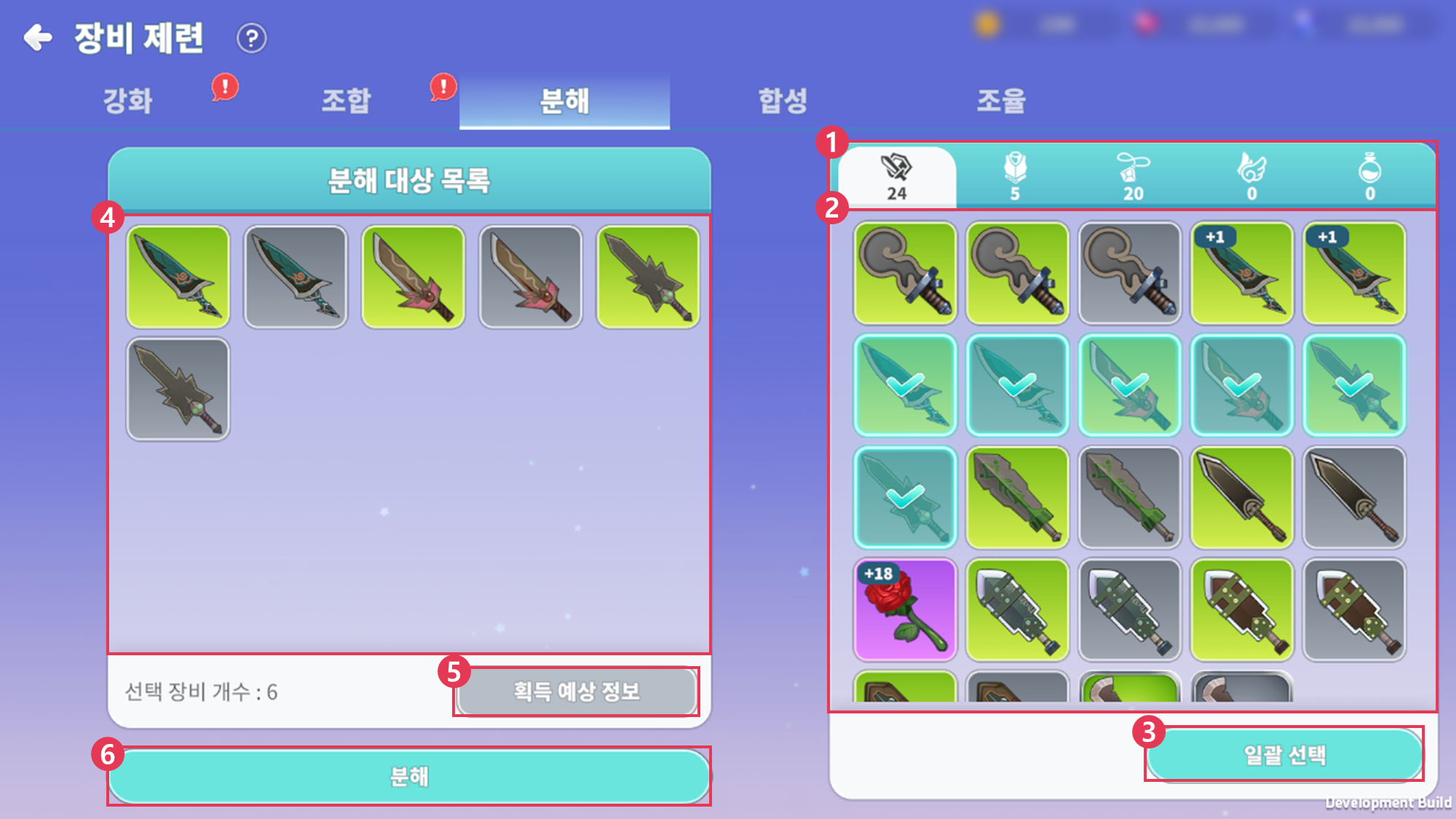This screenshot has height=819, width=1456.
Task: Select the weapon category tab showing 24
Action: click(897, 177)
